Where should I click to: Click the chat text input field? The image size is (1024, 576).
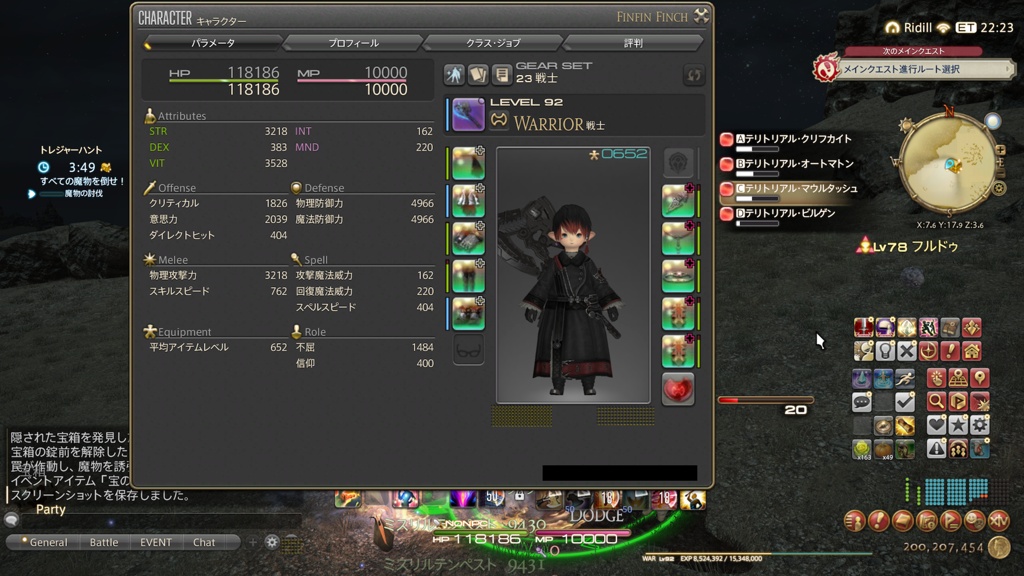click(160, 521)
